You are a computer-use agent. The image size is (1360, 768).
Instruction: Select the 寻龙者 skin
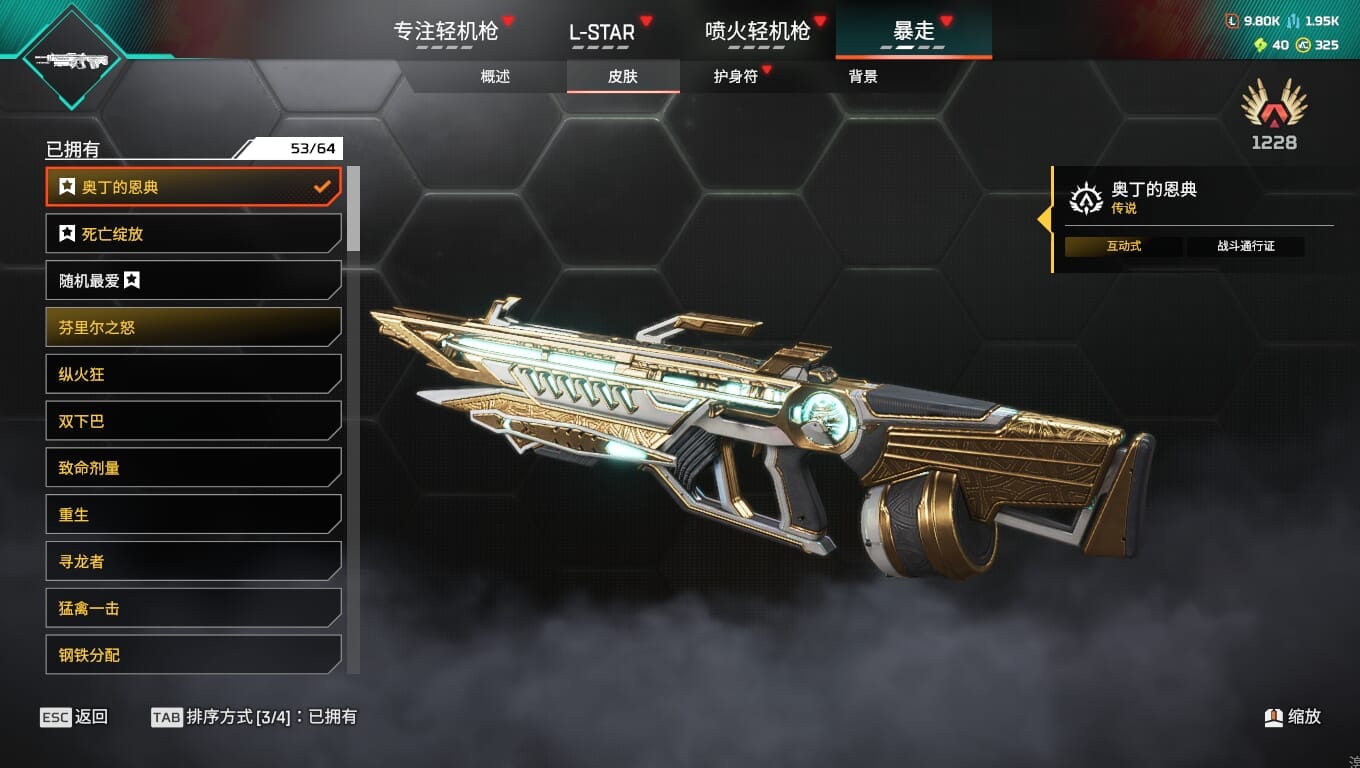pos(193,561)
